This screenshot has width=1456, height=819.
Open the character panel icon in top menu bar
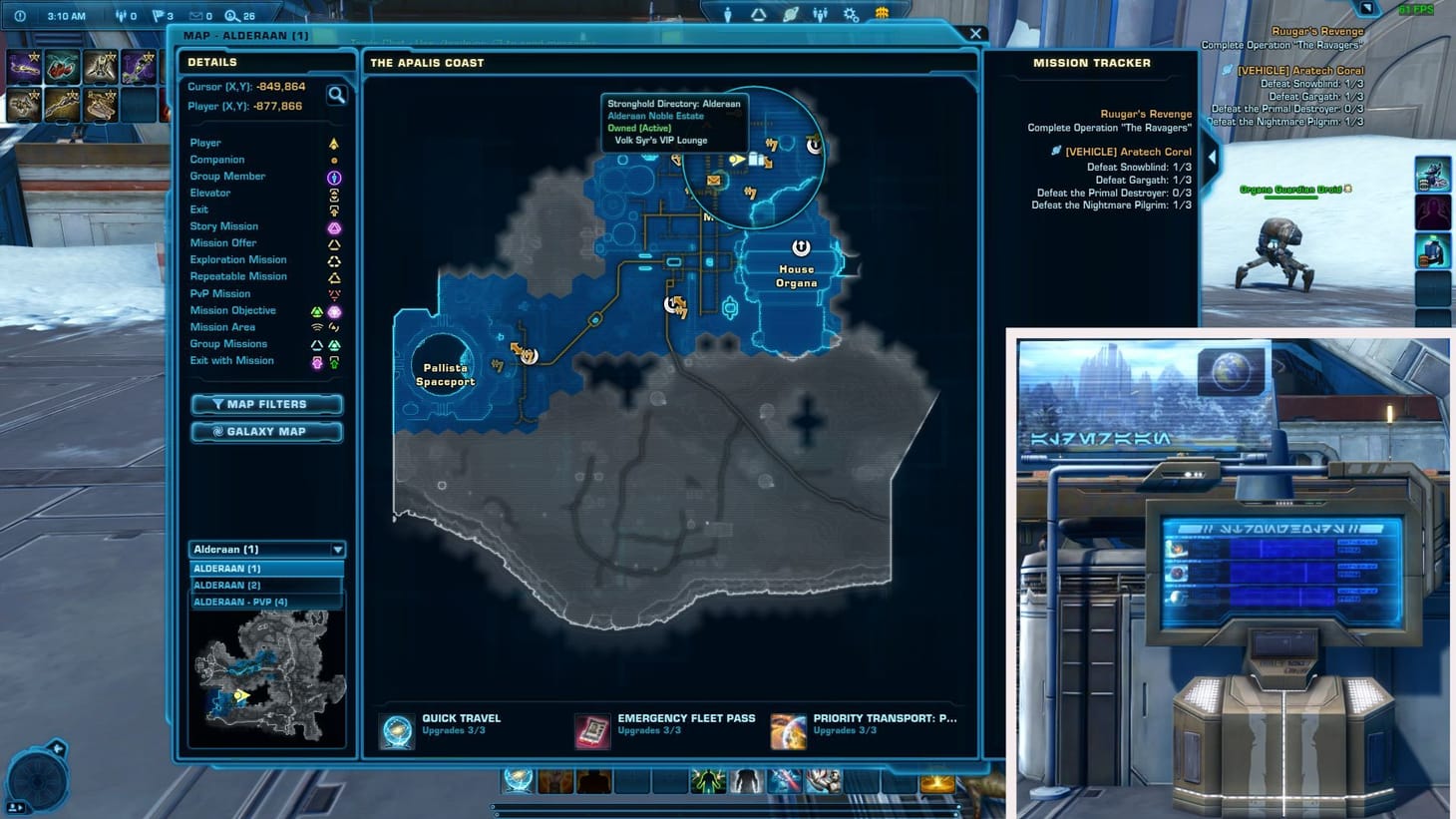[728, 14]
